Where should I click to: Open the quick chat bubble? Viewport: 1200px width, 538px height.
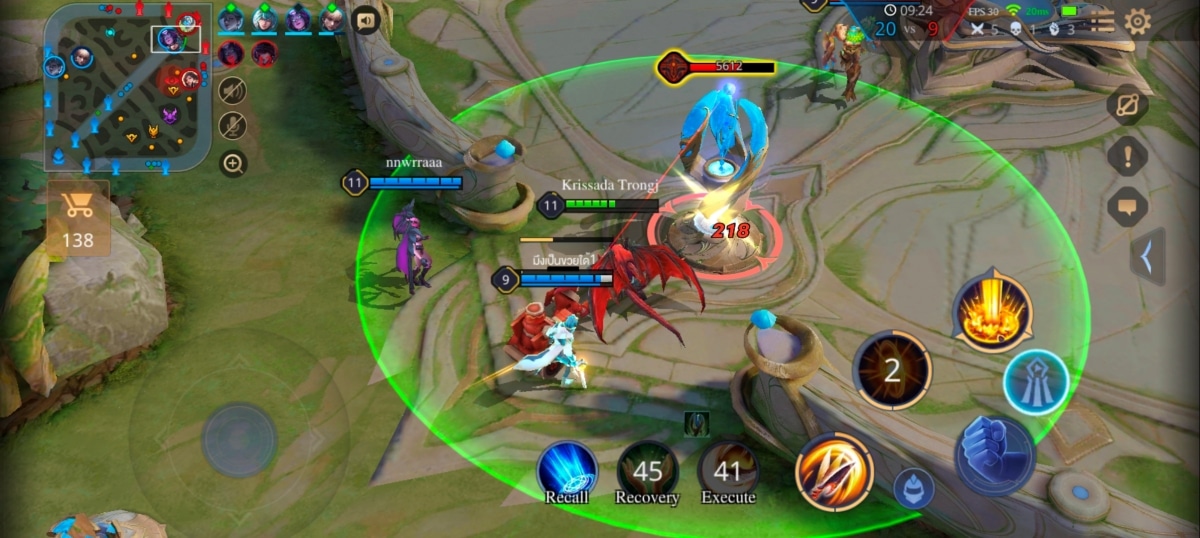coord(1127,207)
